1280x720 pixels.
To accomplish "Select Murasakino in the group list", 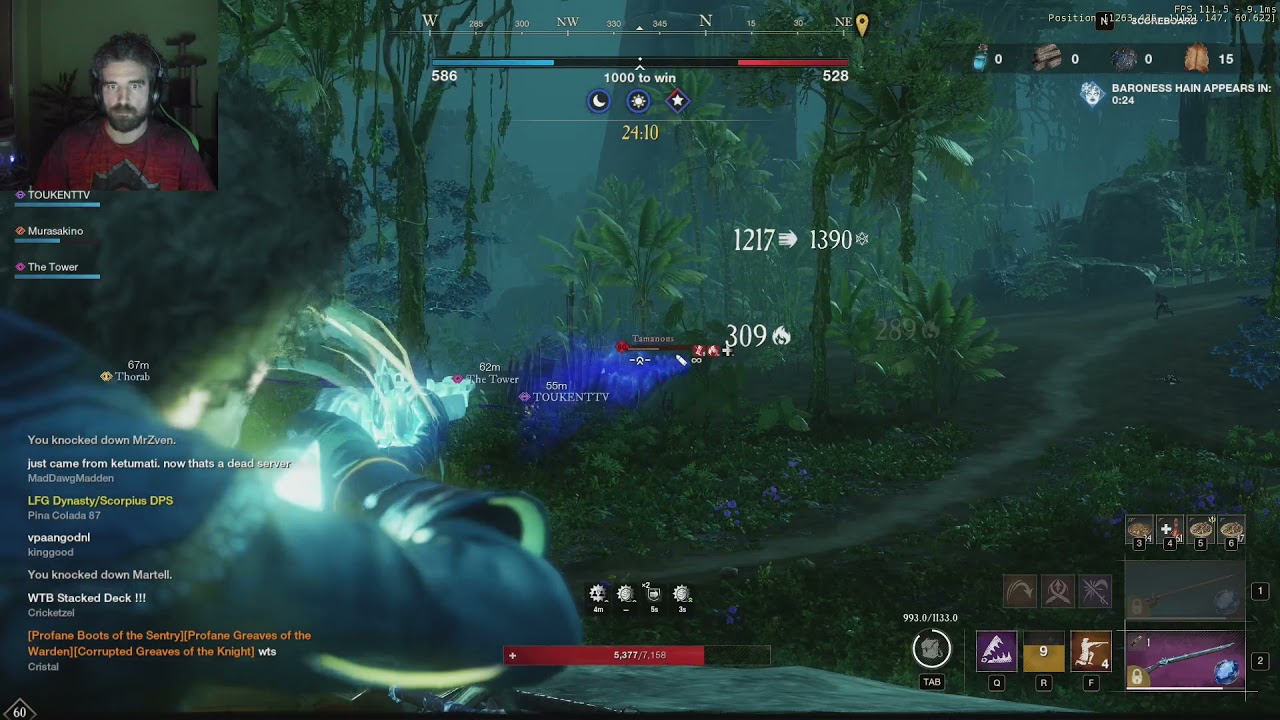I will point(55,231).
